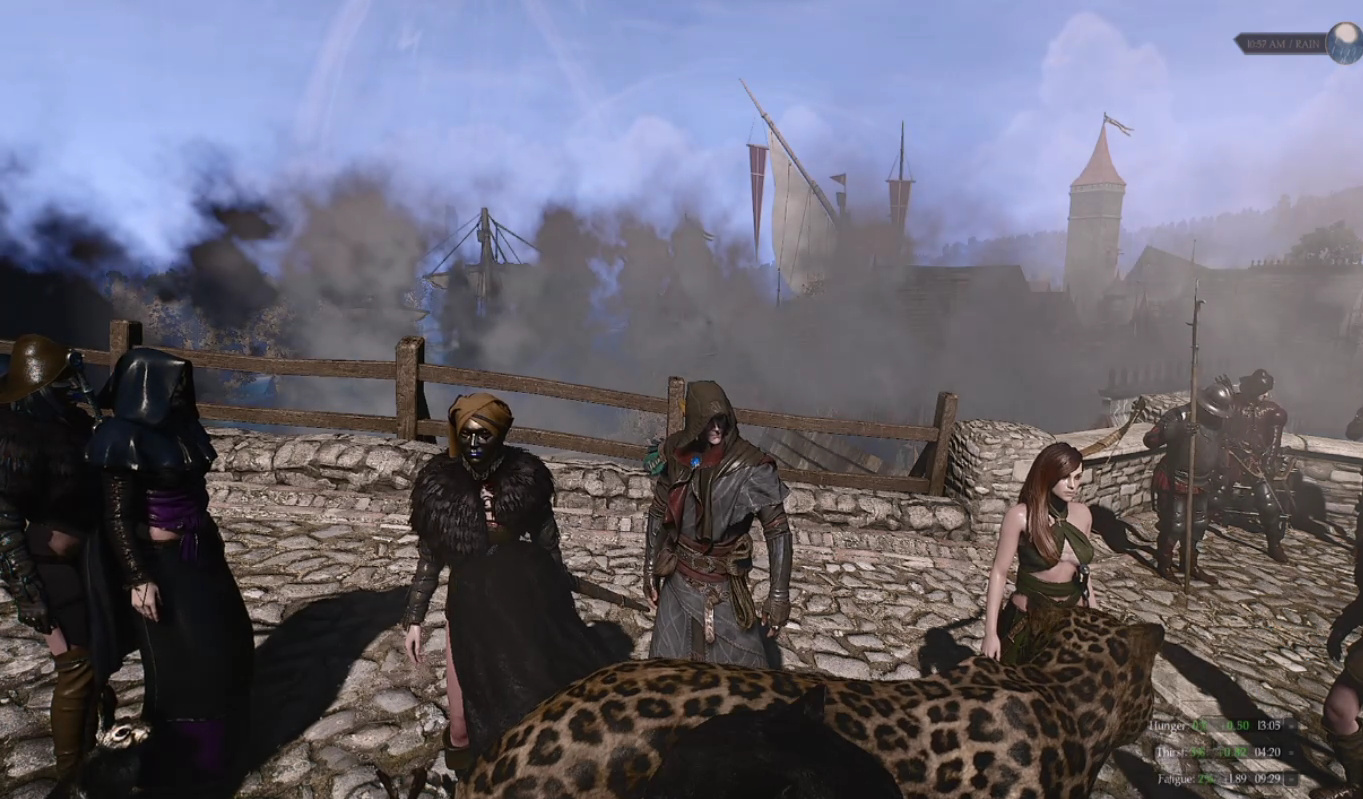The image size is (1363, 799).
Task: Click the small box beside the Hunger timer
Action: (1291, 725)
